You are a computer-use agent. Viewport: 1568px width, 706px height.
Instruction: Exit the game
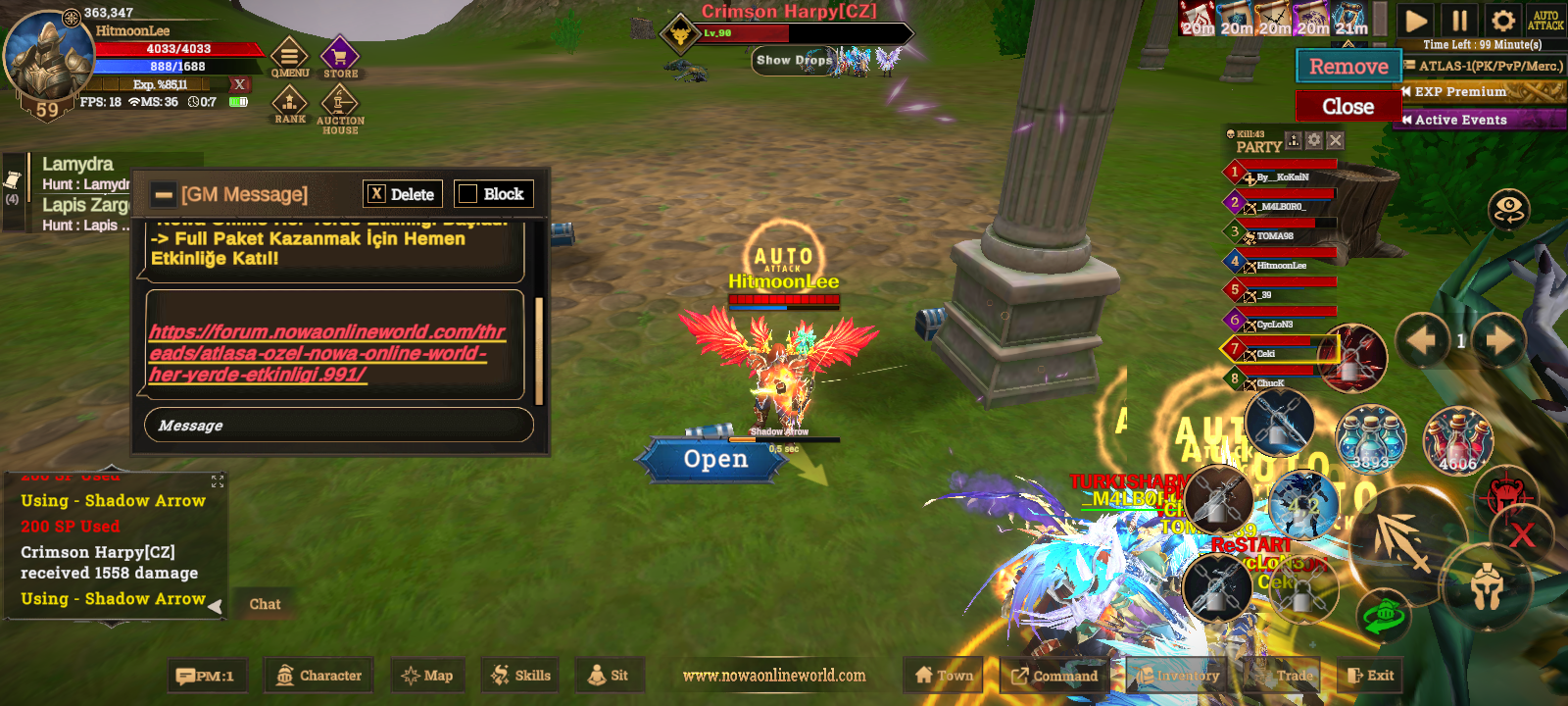(1370, 676)
